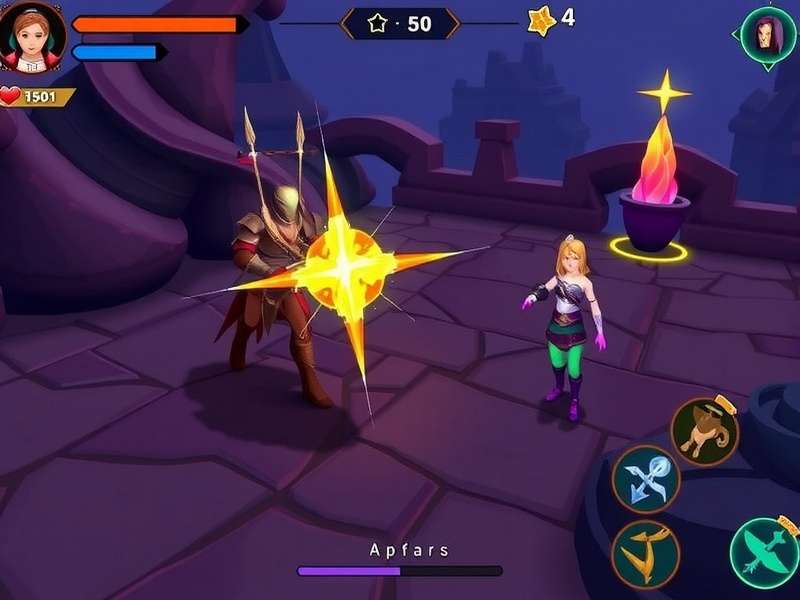Image resolution: width=800 pixels, height=600 pixels.
Task: Select the purple-haired ally portrait
Action: [x=767, y=36]
